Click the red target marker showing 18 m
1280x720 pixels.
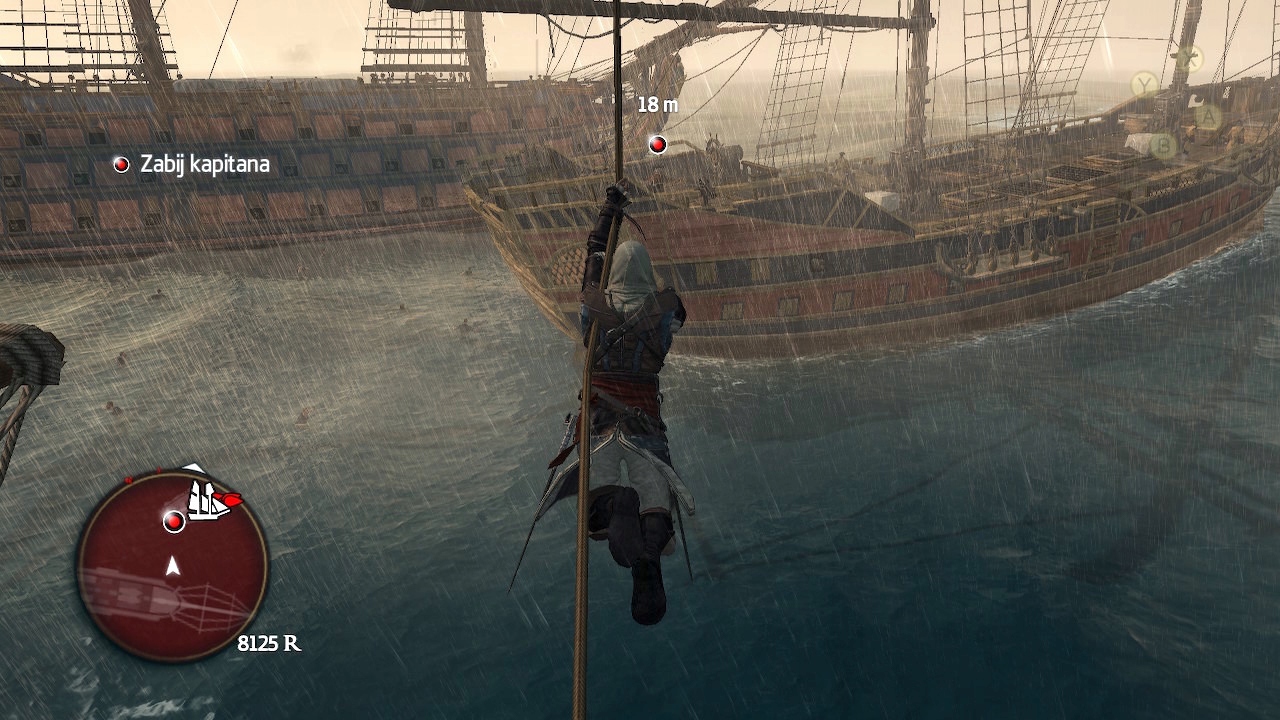[x=657, y=145]
